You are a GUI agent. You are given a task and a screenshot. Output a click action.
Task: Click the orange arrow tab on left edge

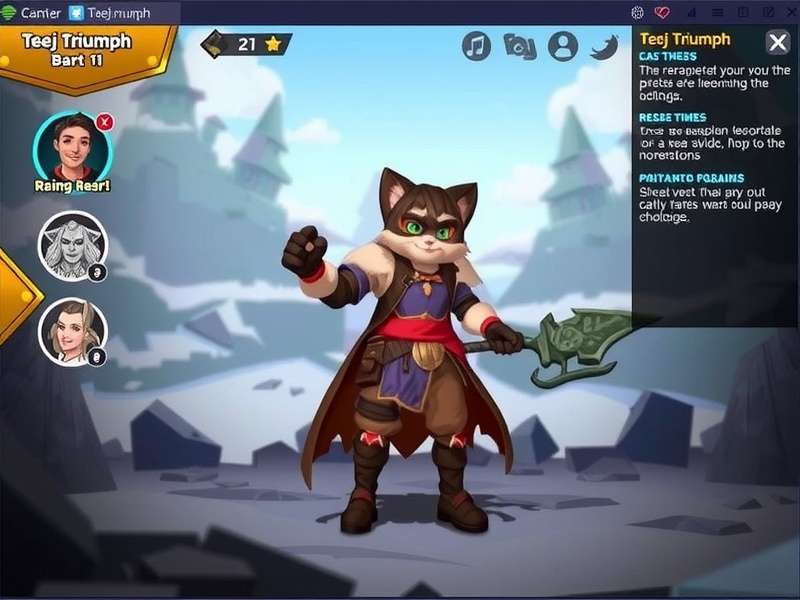(x=15, y=296)
